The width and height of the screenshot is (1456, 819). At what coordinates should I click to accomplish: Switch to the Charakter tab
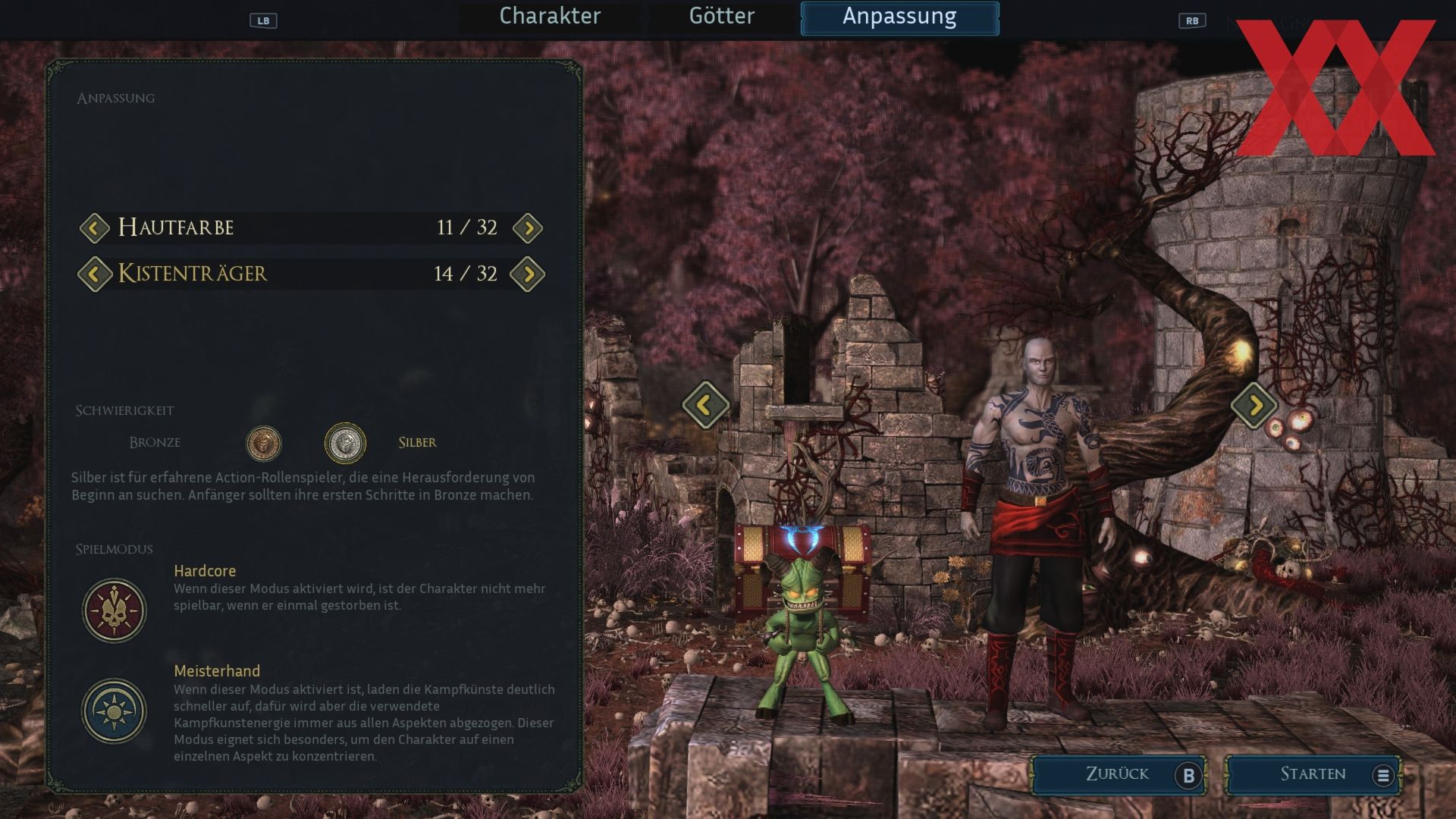550,17
